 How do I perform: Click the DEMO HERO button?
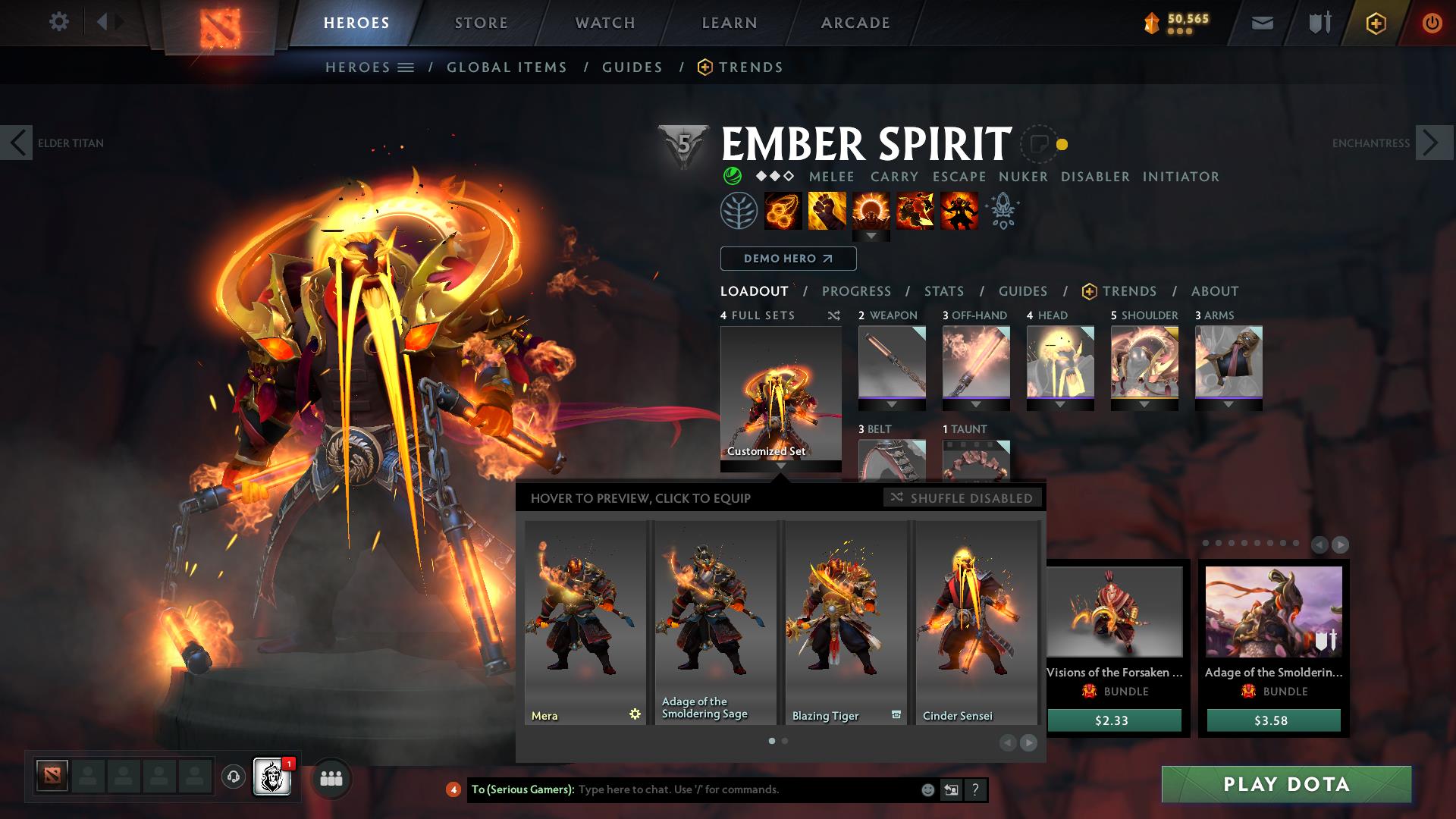pos(787,259)
